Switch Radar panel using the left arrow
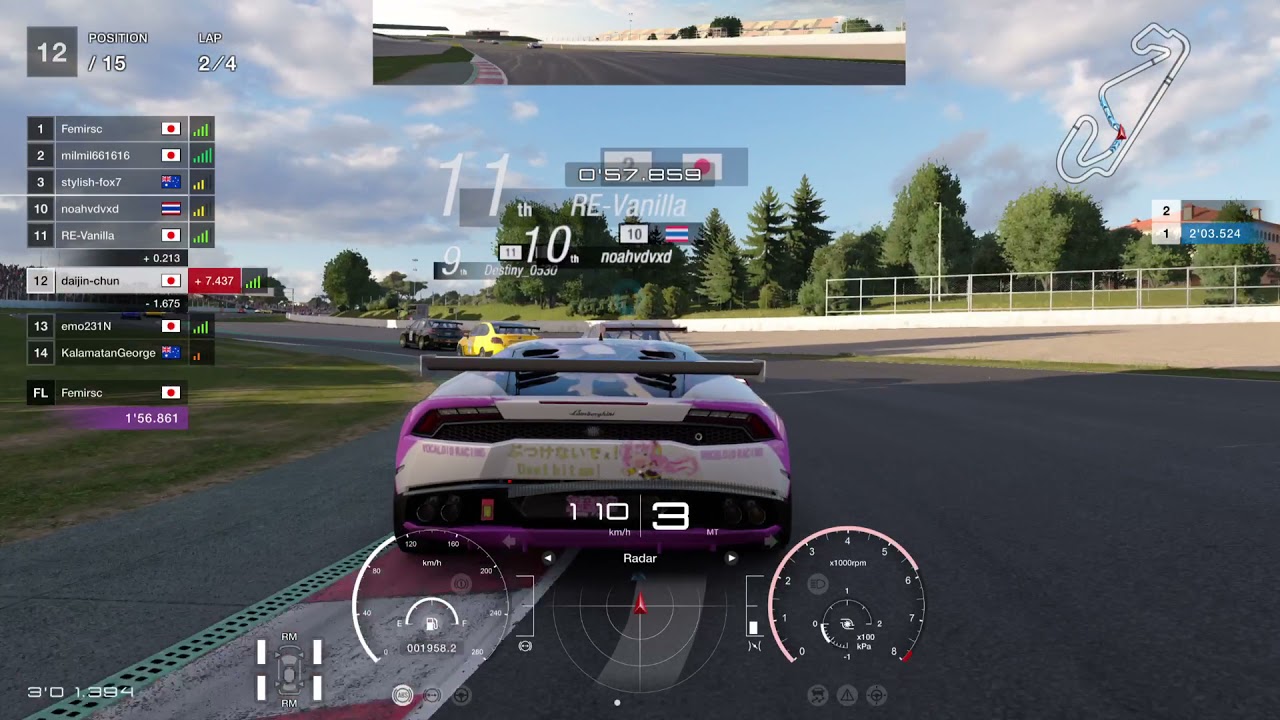Viewport: 1280px width, 720px height. point(548,558)
